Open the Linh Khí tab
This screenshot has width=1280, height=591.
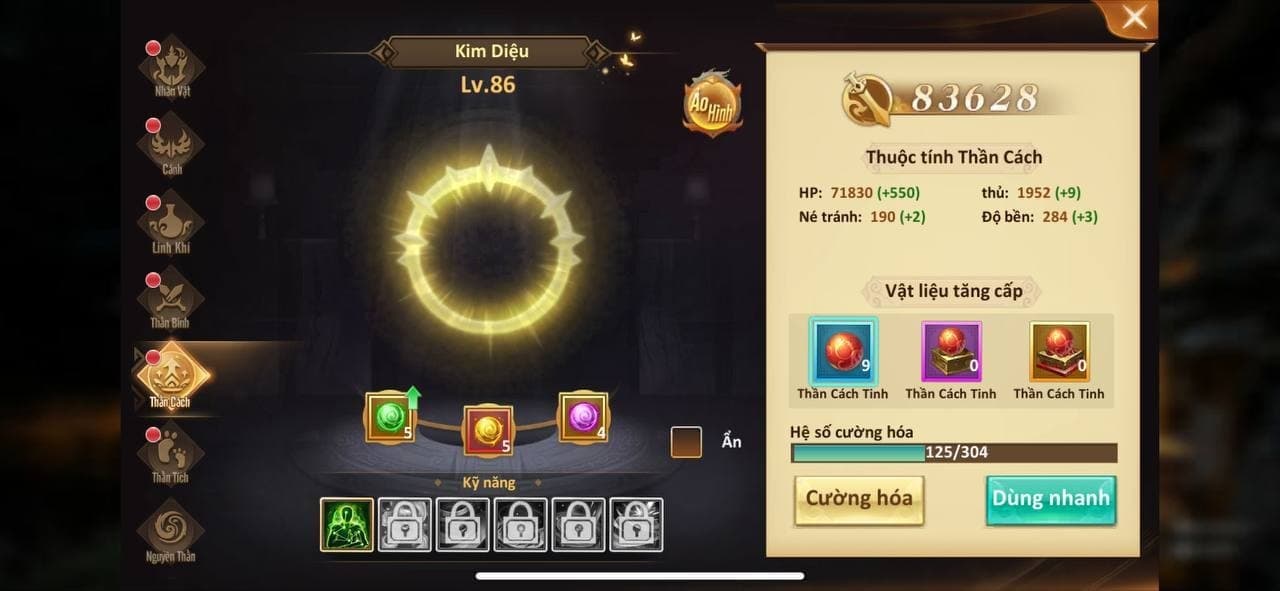coord(171,223)
